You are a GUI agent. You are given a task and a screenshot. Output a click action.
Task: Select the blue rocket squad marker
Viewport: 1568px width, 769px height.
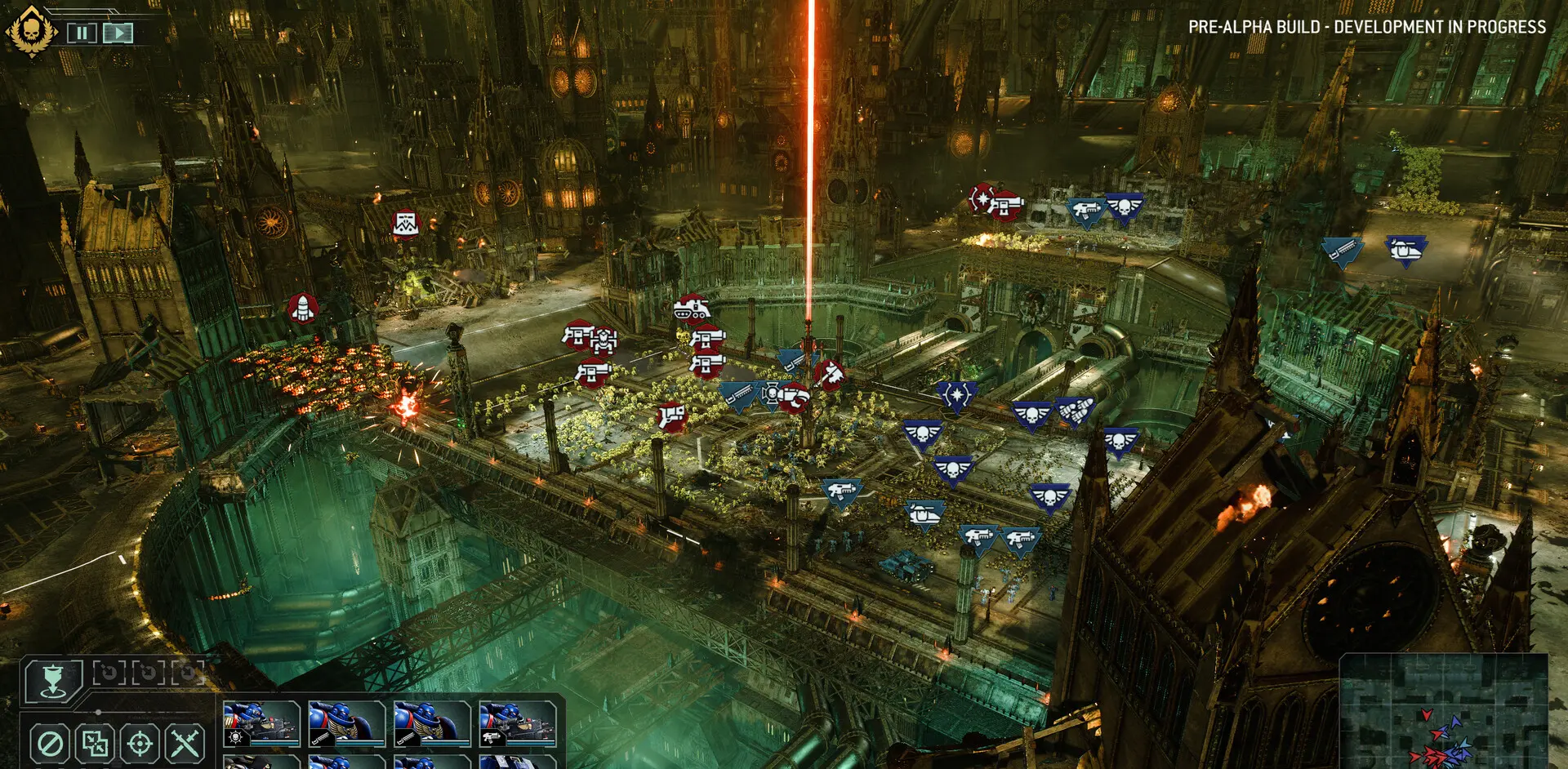point(1076,411)
